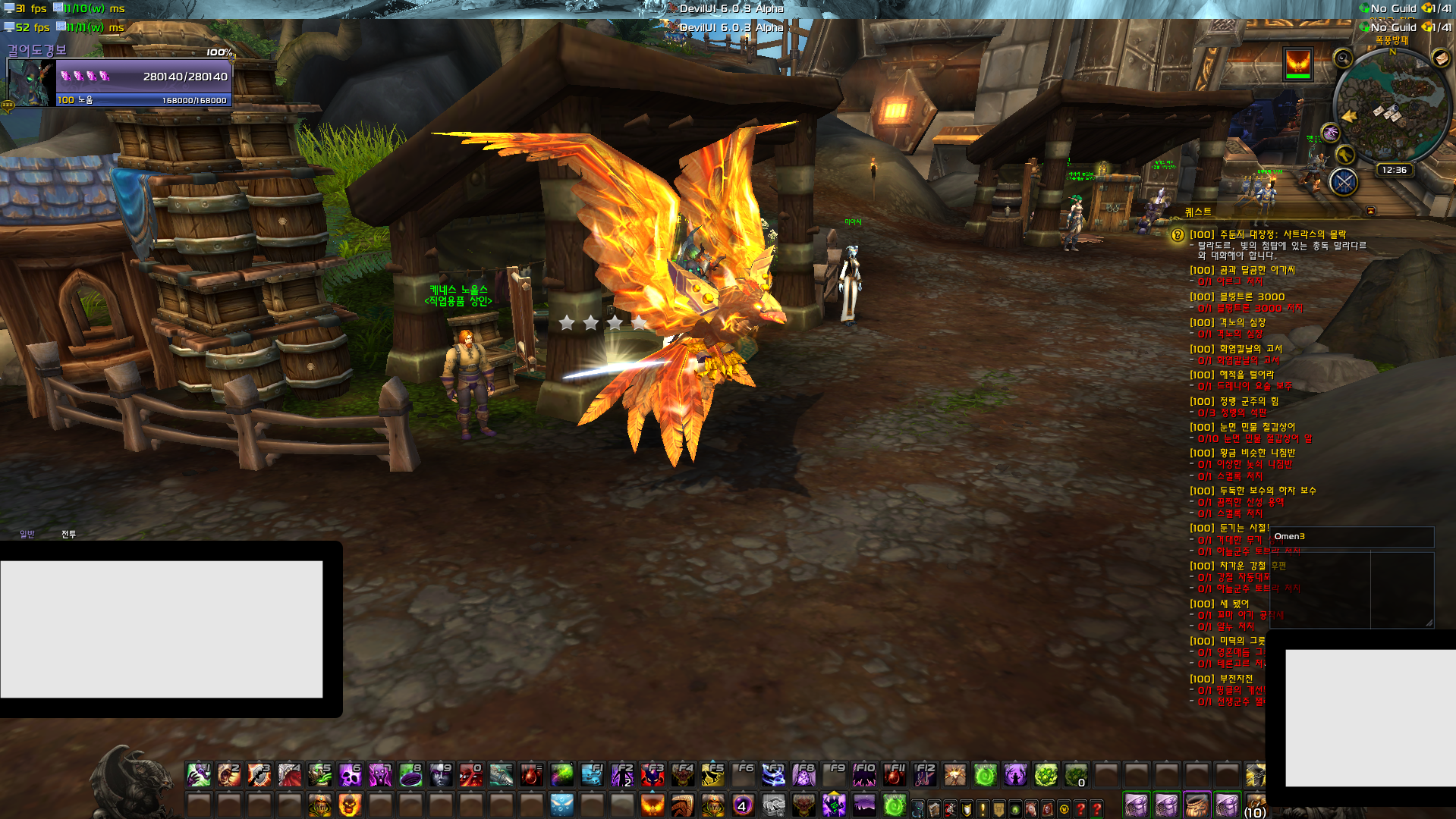Open the crossed-swords button below the minimap

[1343, 182]
